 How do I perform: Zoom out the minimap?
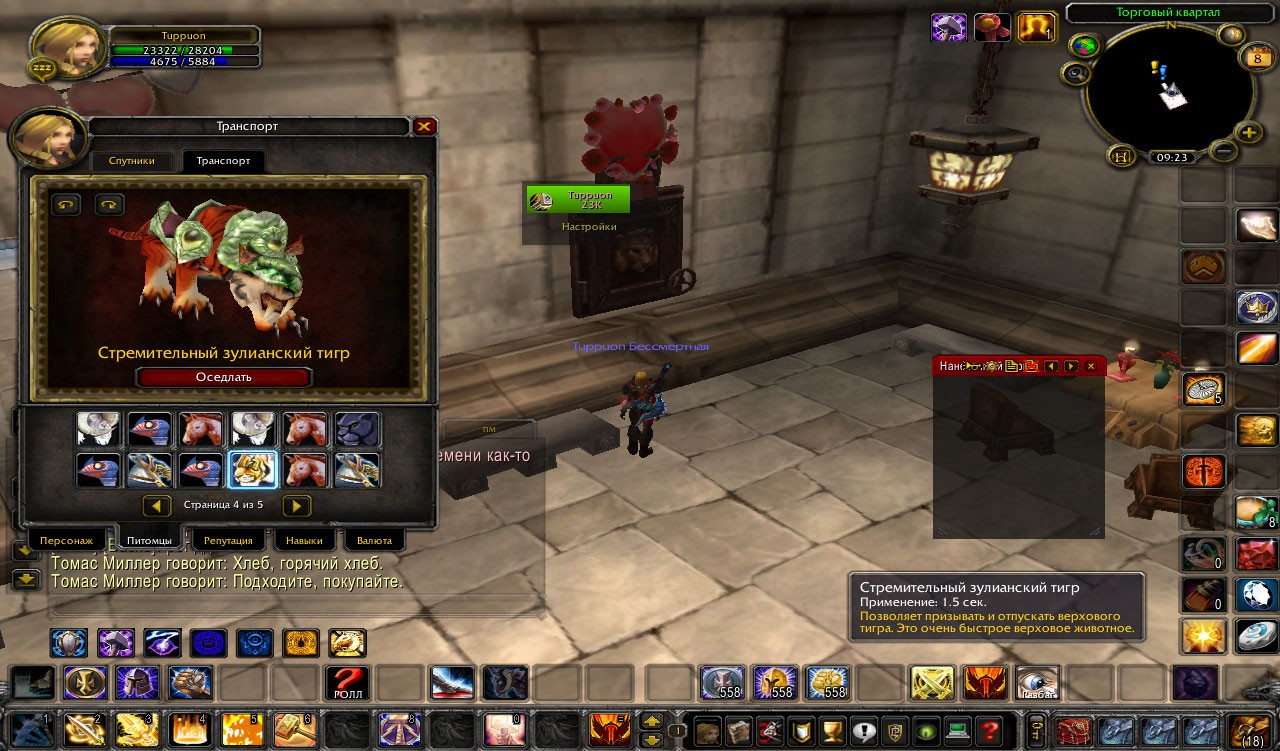point(1223,151)
